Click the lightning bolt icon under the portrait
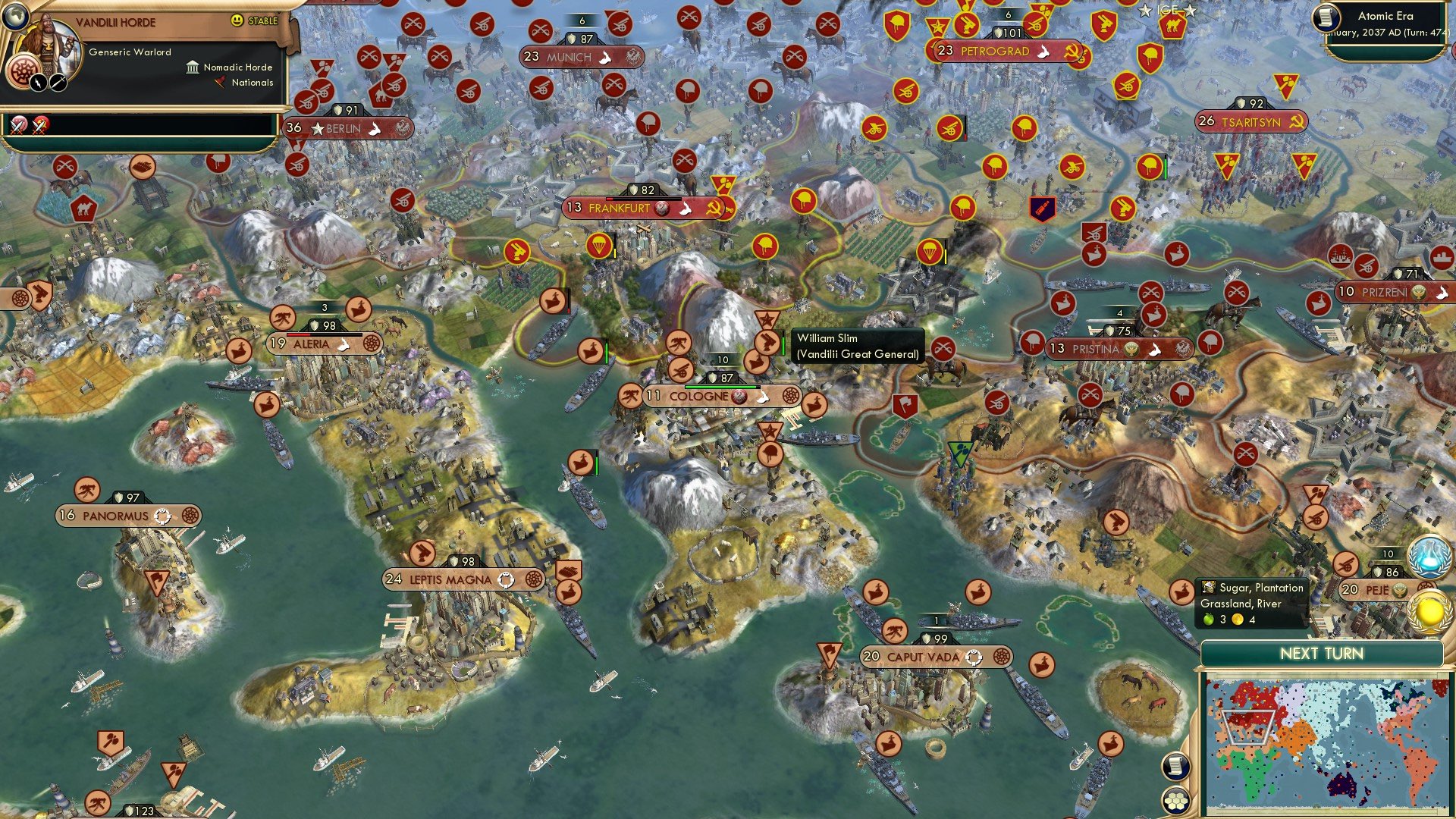Screen dimensions: 1456x819 [38, 83]
